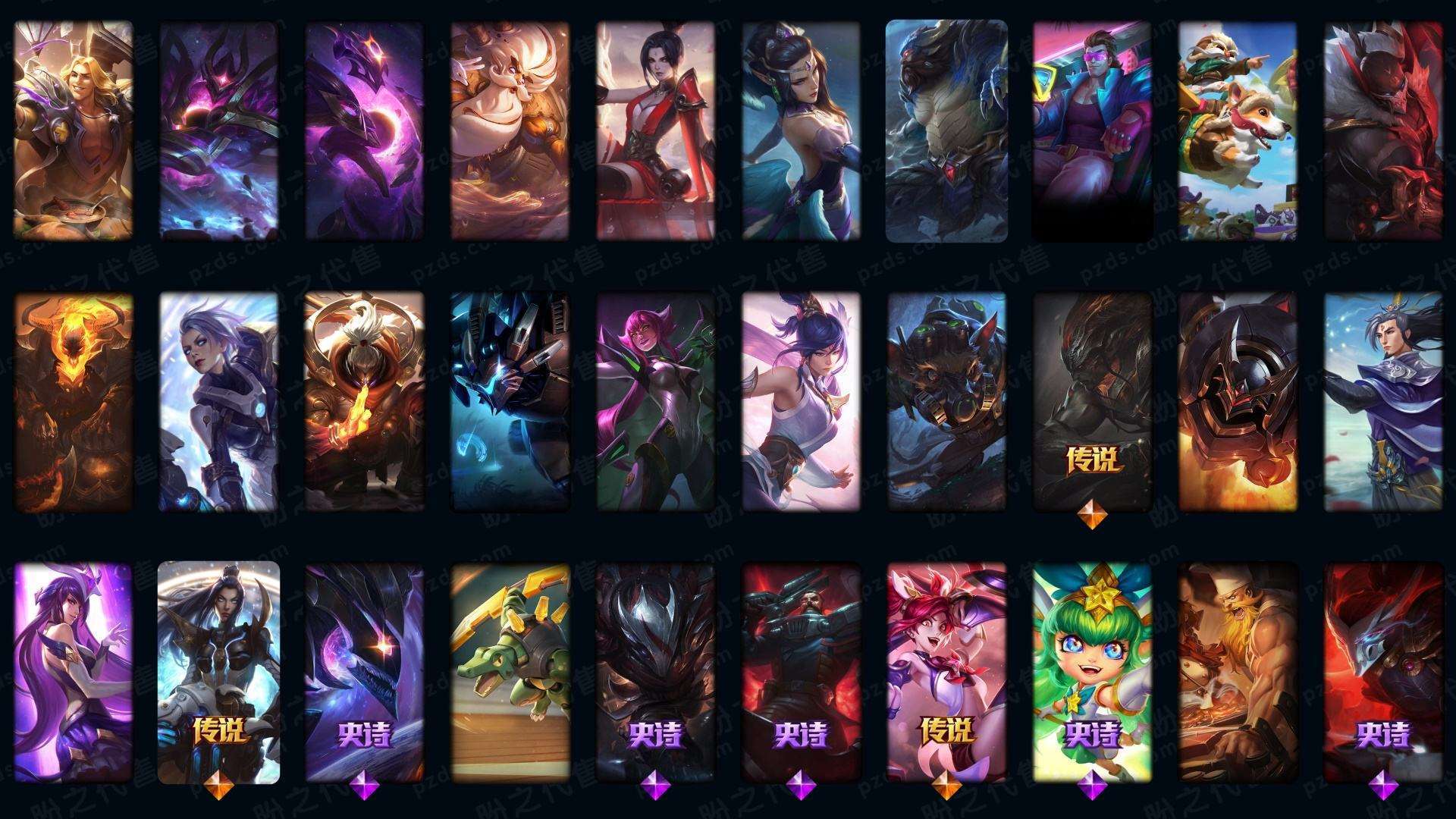Choose the flaming horned demon skin card
Screen dimensions: 1456x819
74,402
